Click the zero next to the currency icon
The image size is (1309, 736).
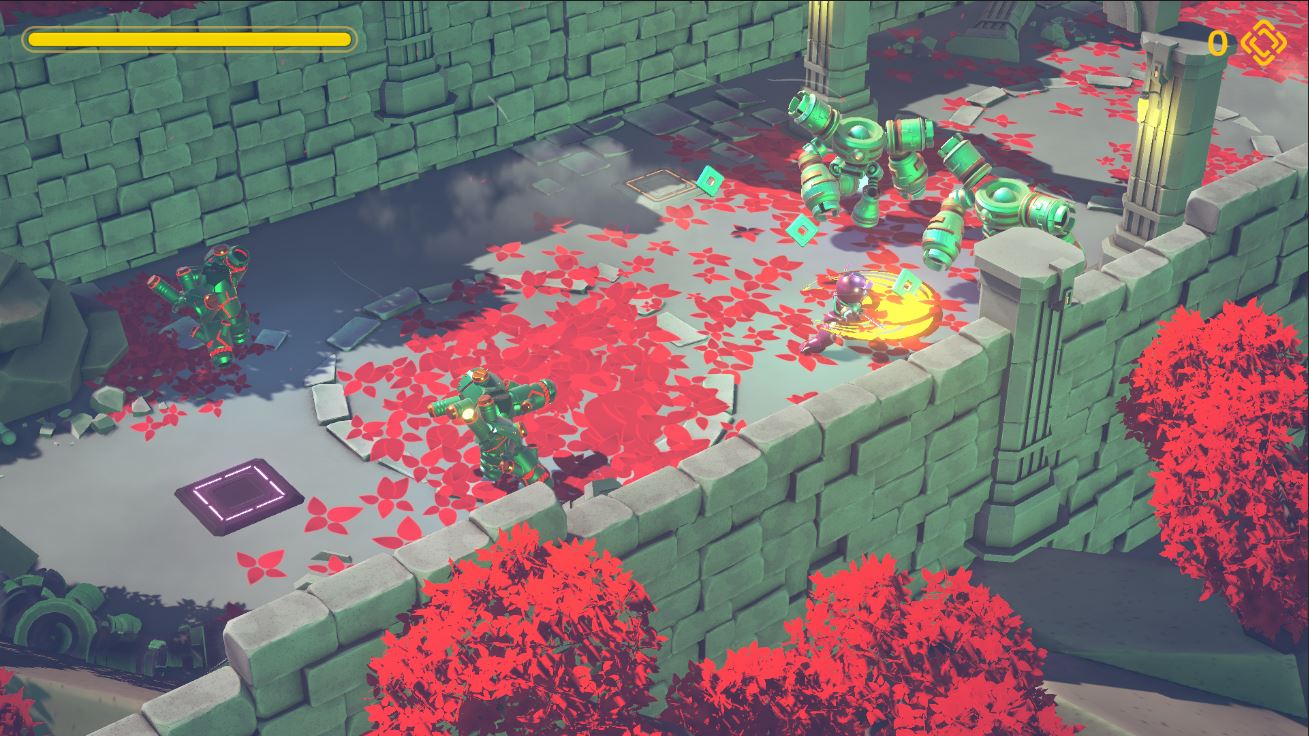[x=1216, y=44]
